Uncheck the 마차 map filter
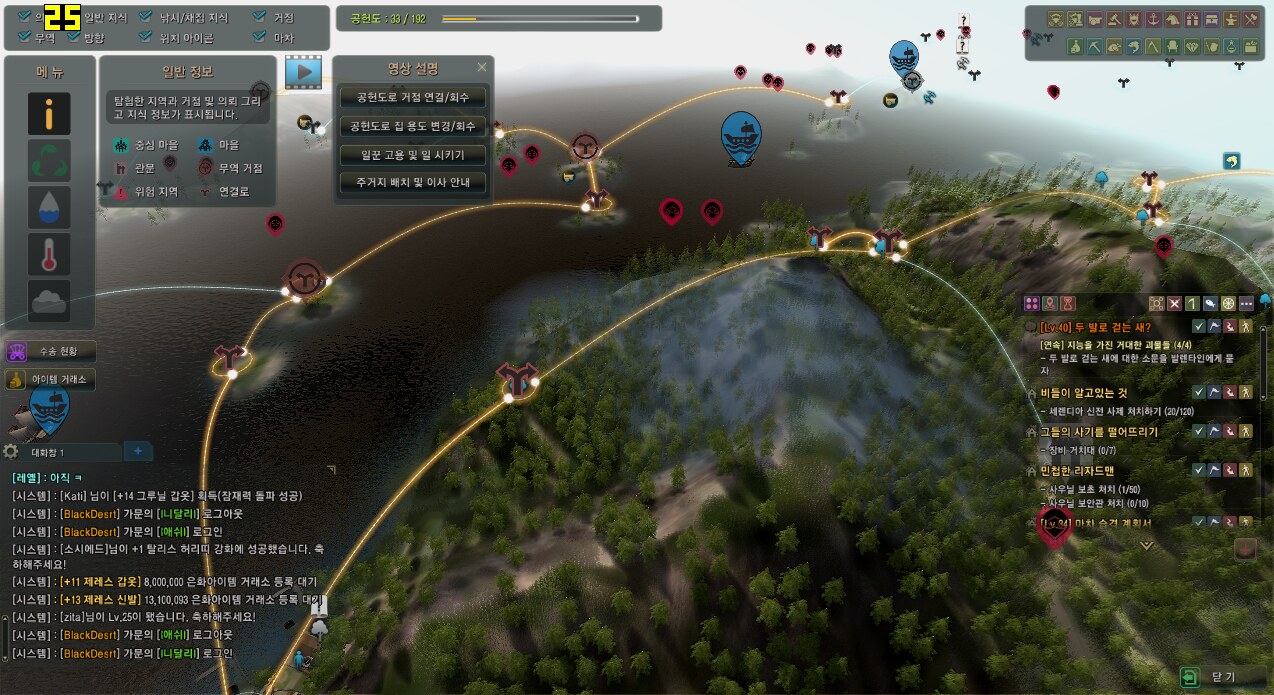The height and width of the screenshot is (695, 1274). click(x=260, y=38)
